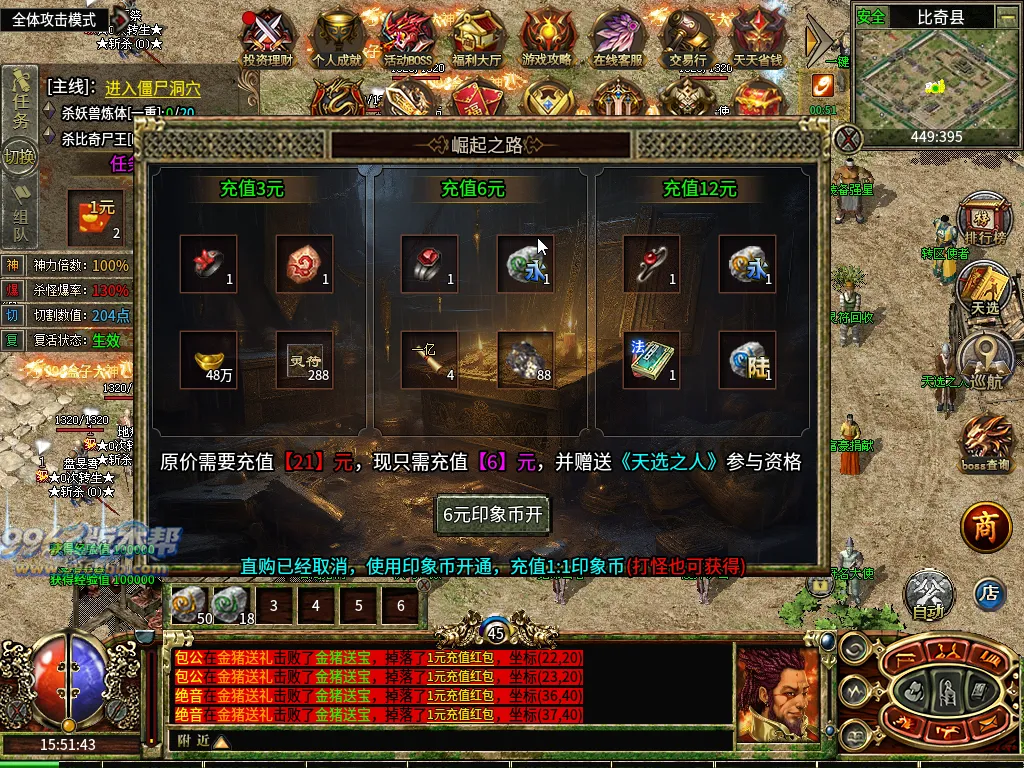The height and width of the screenshot is (768, 1024).
Task: Open the 福利大厅 welfare hall
Action: pyautogui.click(x=477, y=38)
